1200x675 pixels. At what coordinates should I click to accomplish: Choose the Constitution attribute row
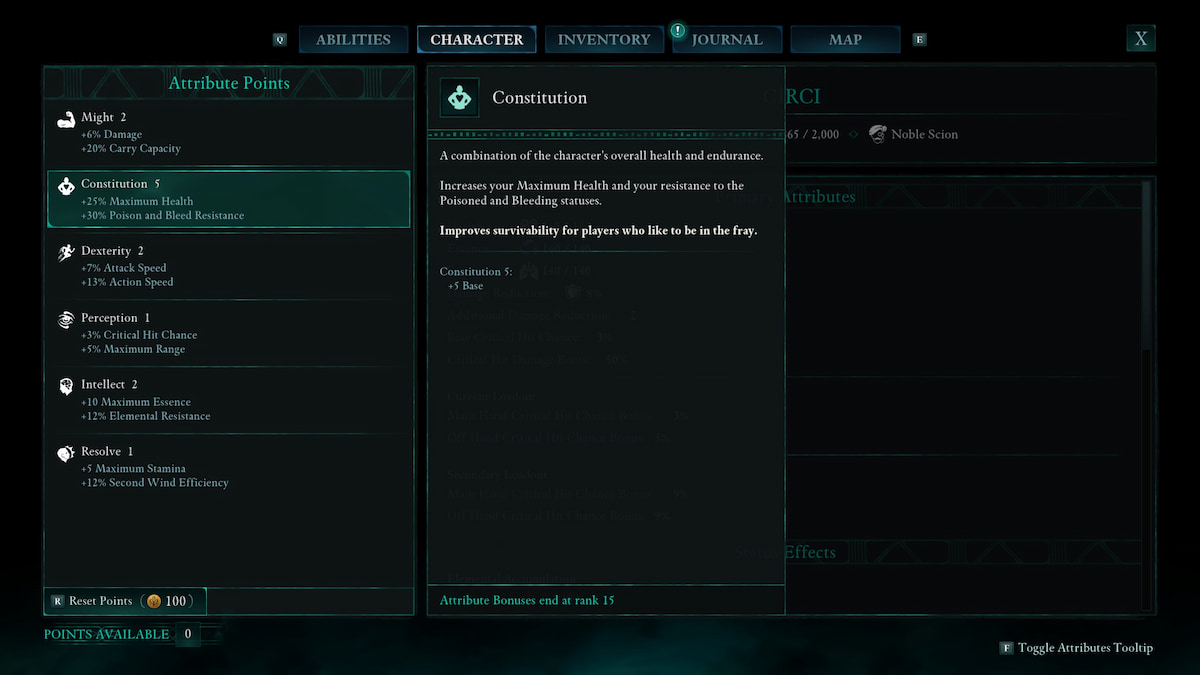pos(228,199)
